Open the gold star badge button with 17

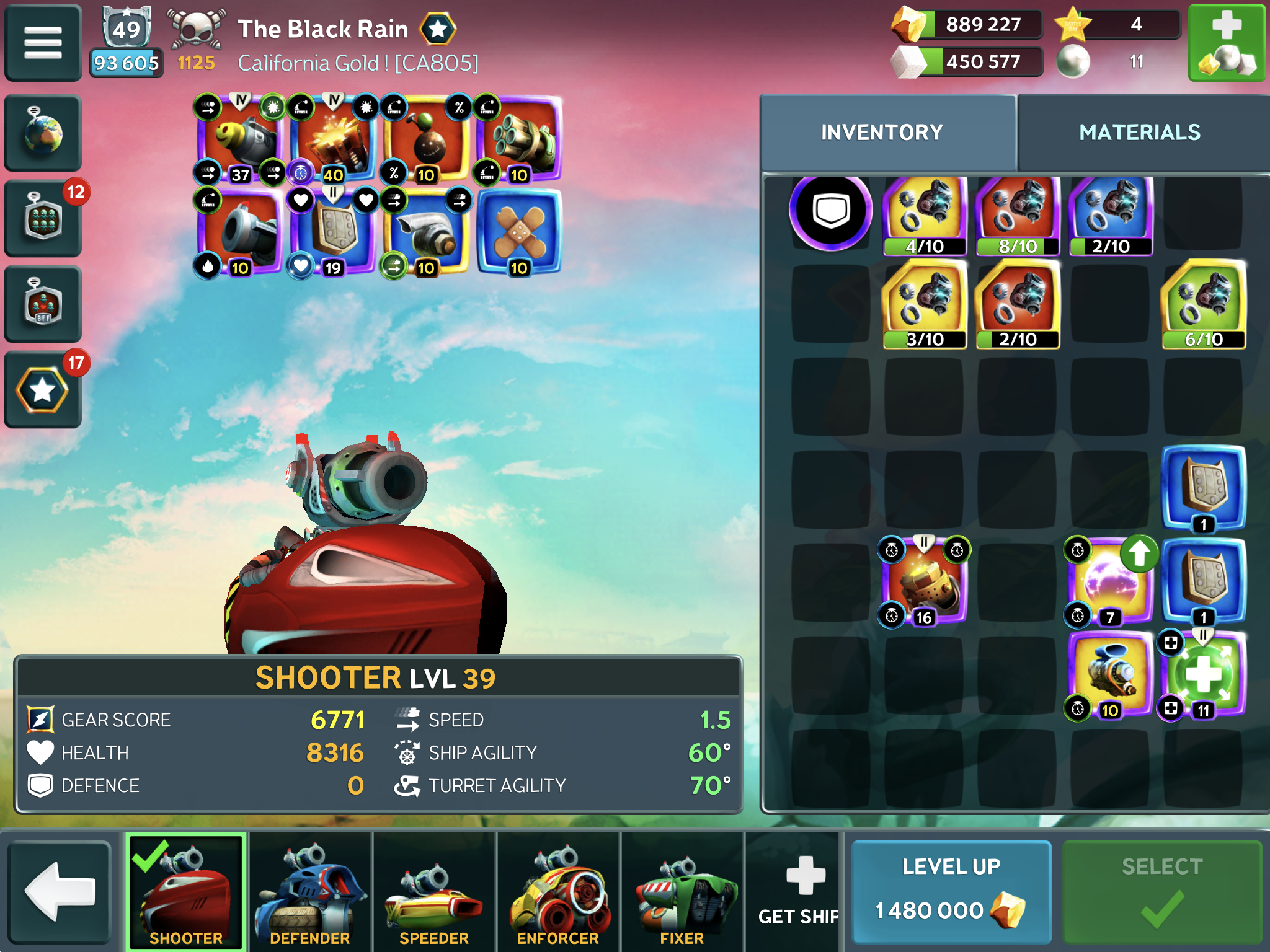pyautogui.click(x=43, y=390)
